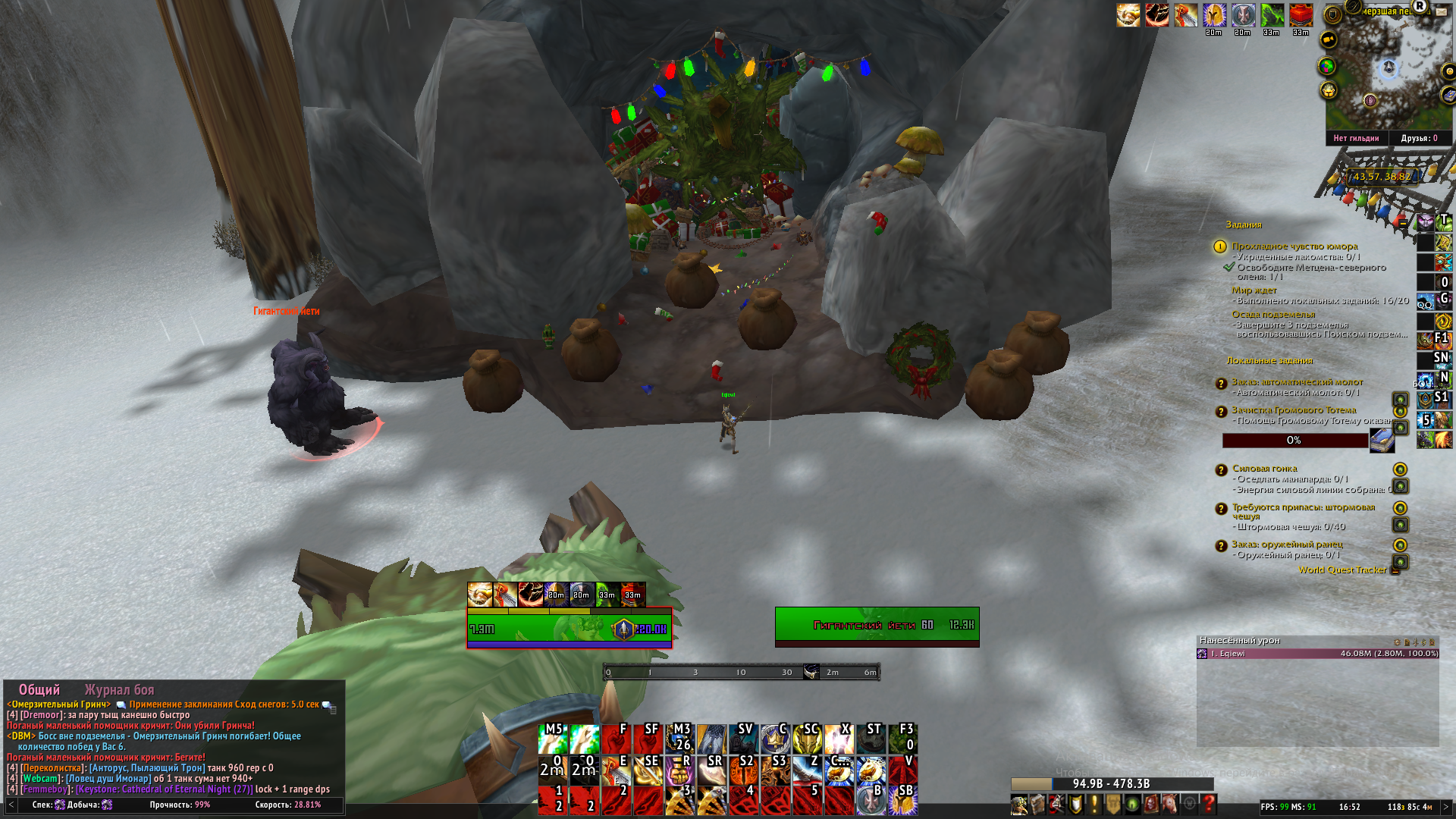Open the red question mark help button

(1209, 805)
